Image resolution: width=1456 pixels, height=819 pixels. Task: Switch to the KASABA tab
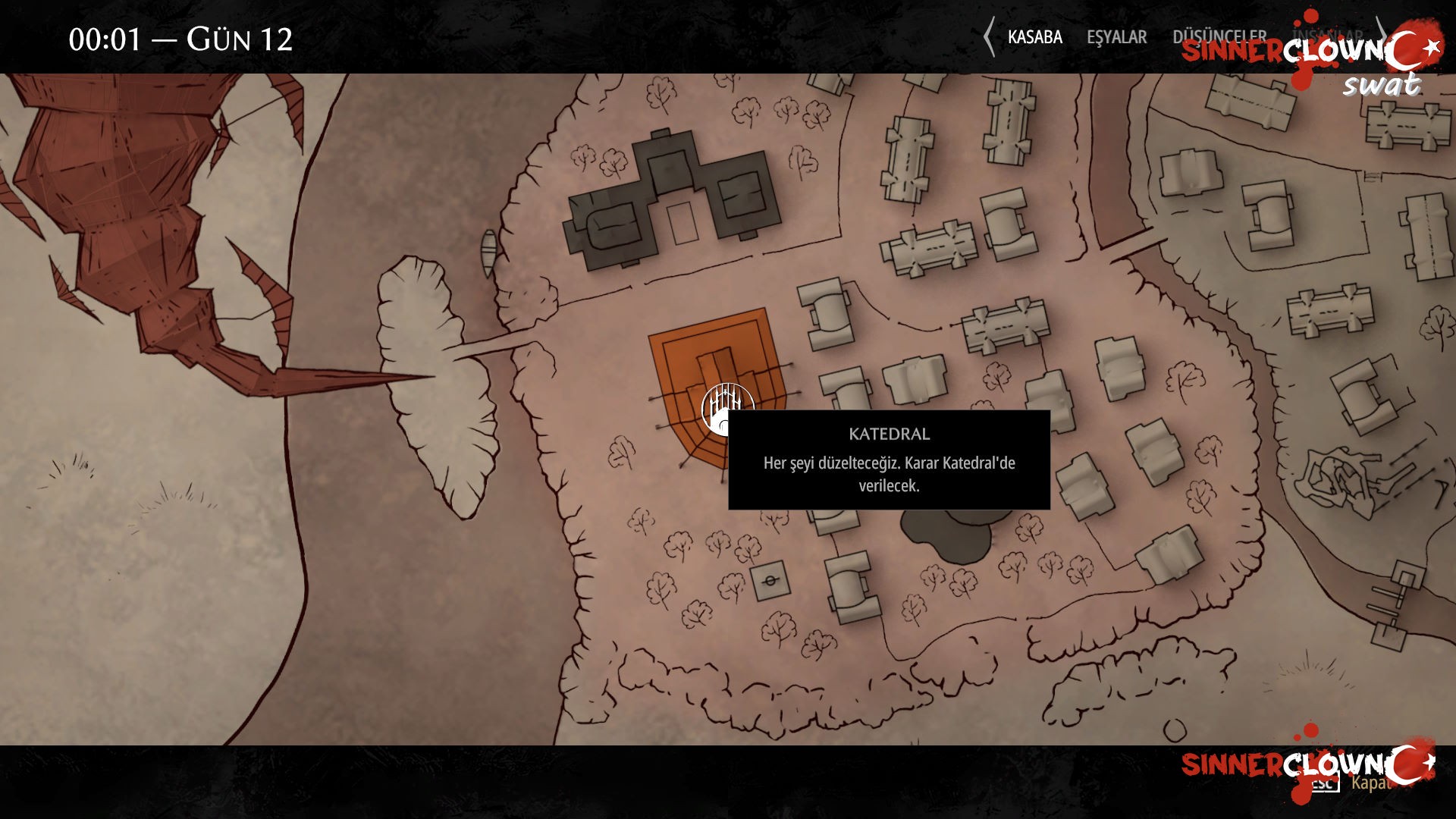[1034, 36]
